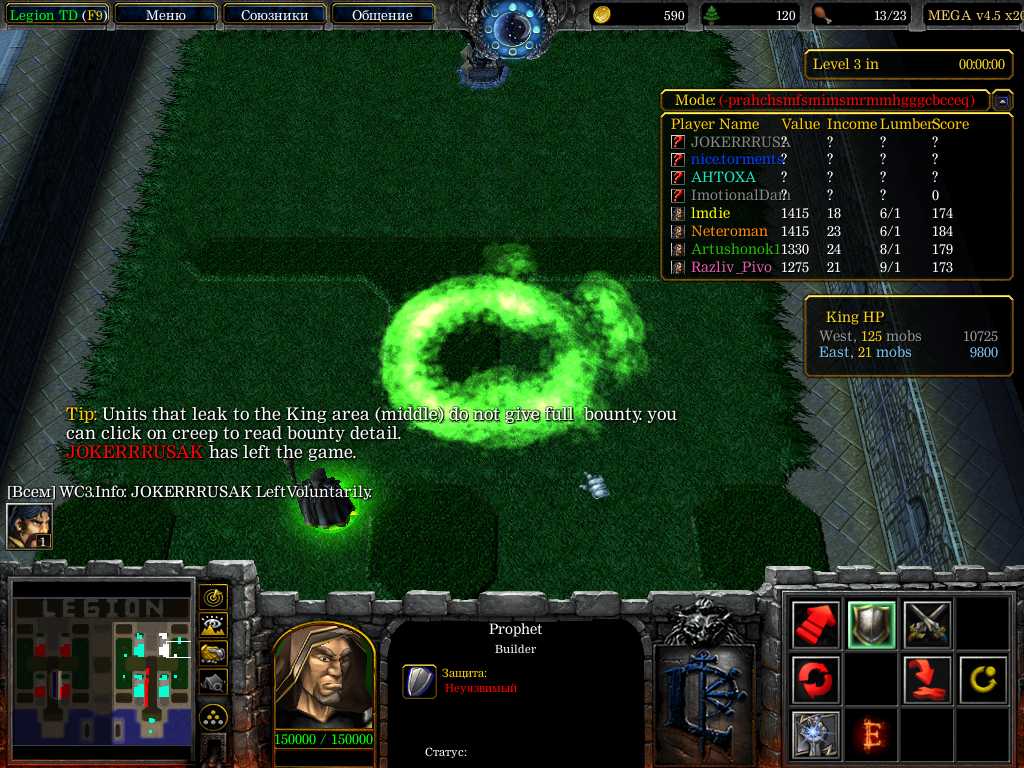The width and height of the screenshot is (1024, 768).
Task: Click the yellow rotating arrow icon
Action: (x=982, y=680)
